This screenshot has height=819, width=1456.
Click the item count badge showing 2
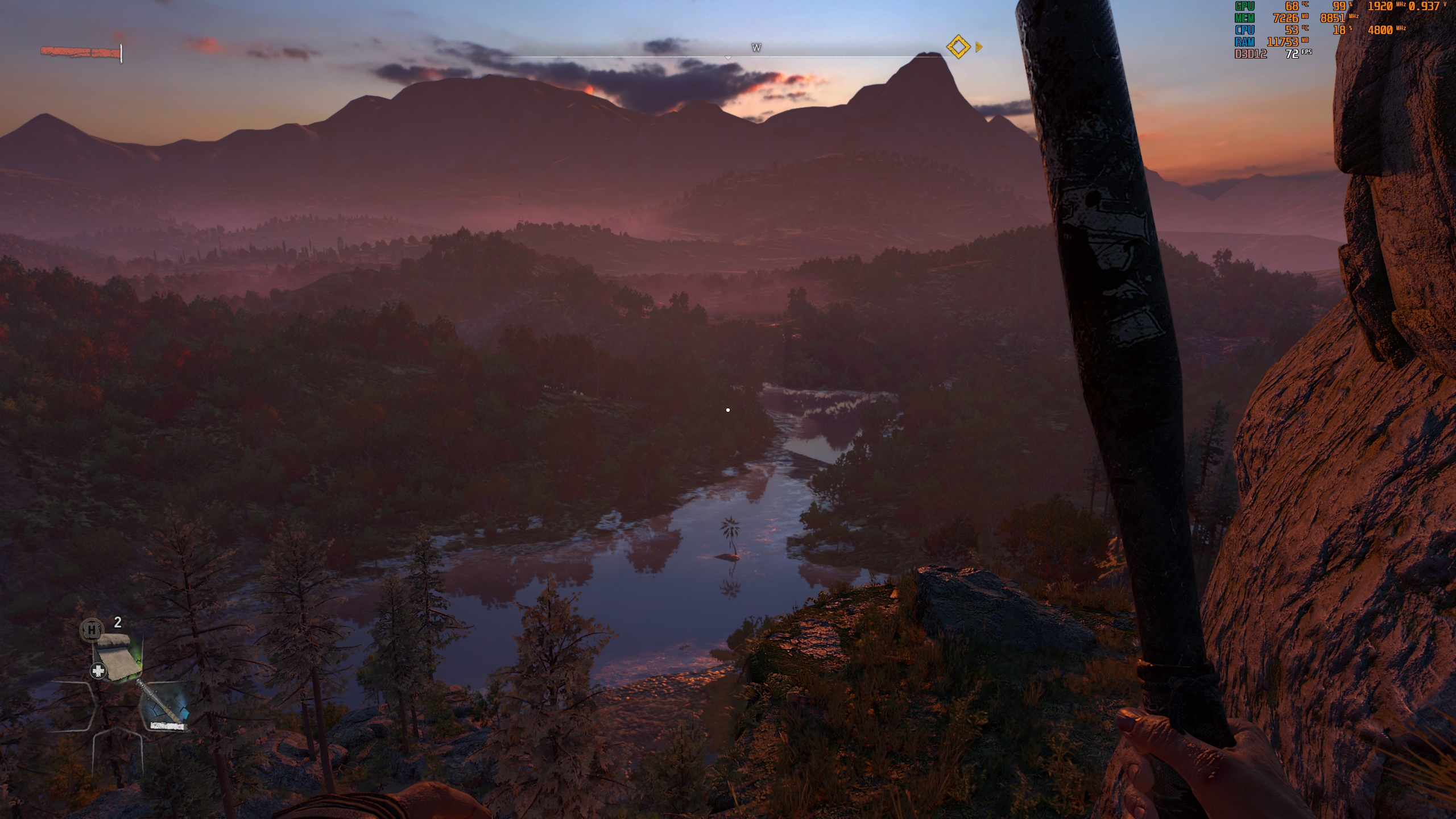118,622
